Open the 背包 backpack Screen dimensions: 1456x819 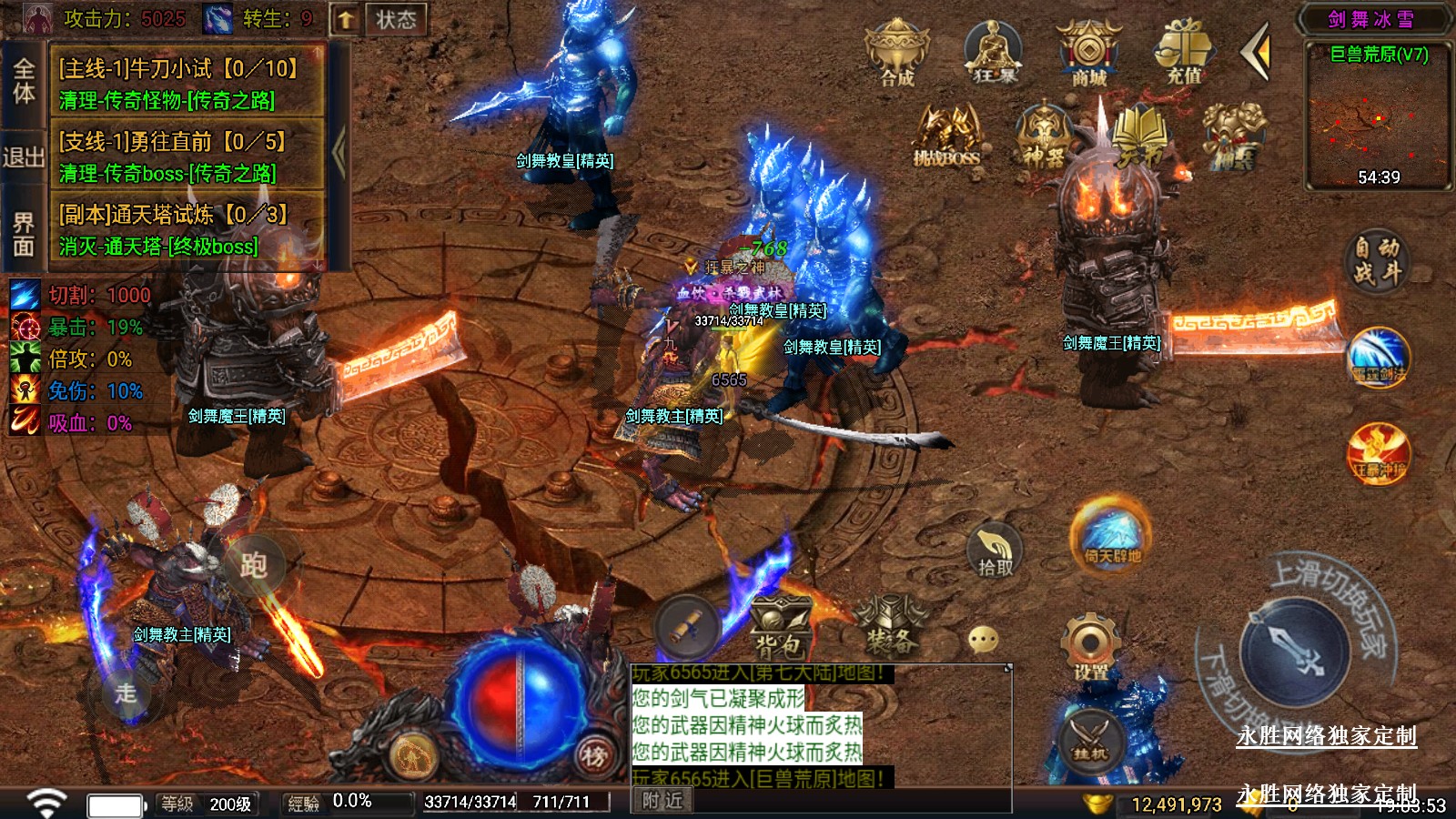coord(779,628)
